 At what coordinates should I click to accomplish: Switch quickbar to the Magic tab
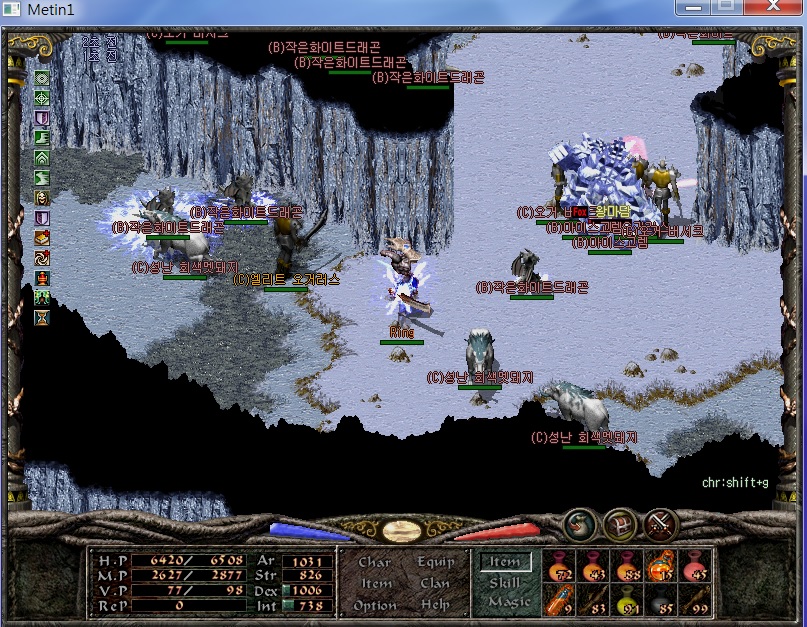(508, 602)
